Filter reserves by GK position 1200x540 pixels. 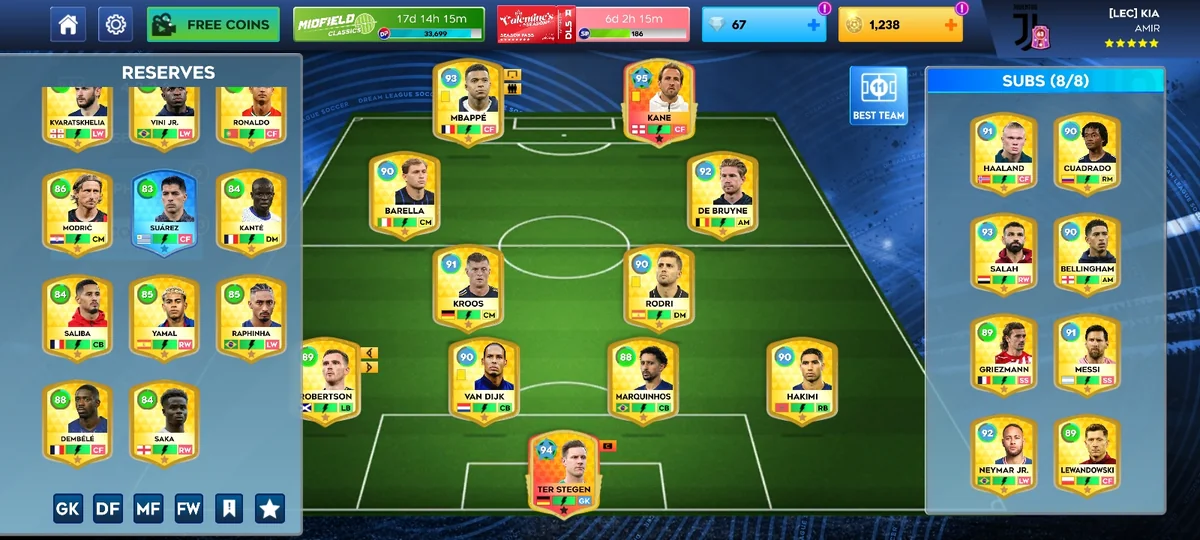(x=68, y=509)
